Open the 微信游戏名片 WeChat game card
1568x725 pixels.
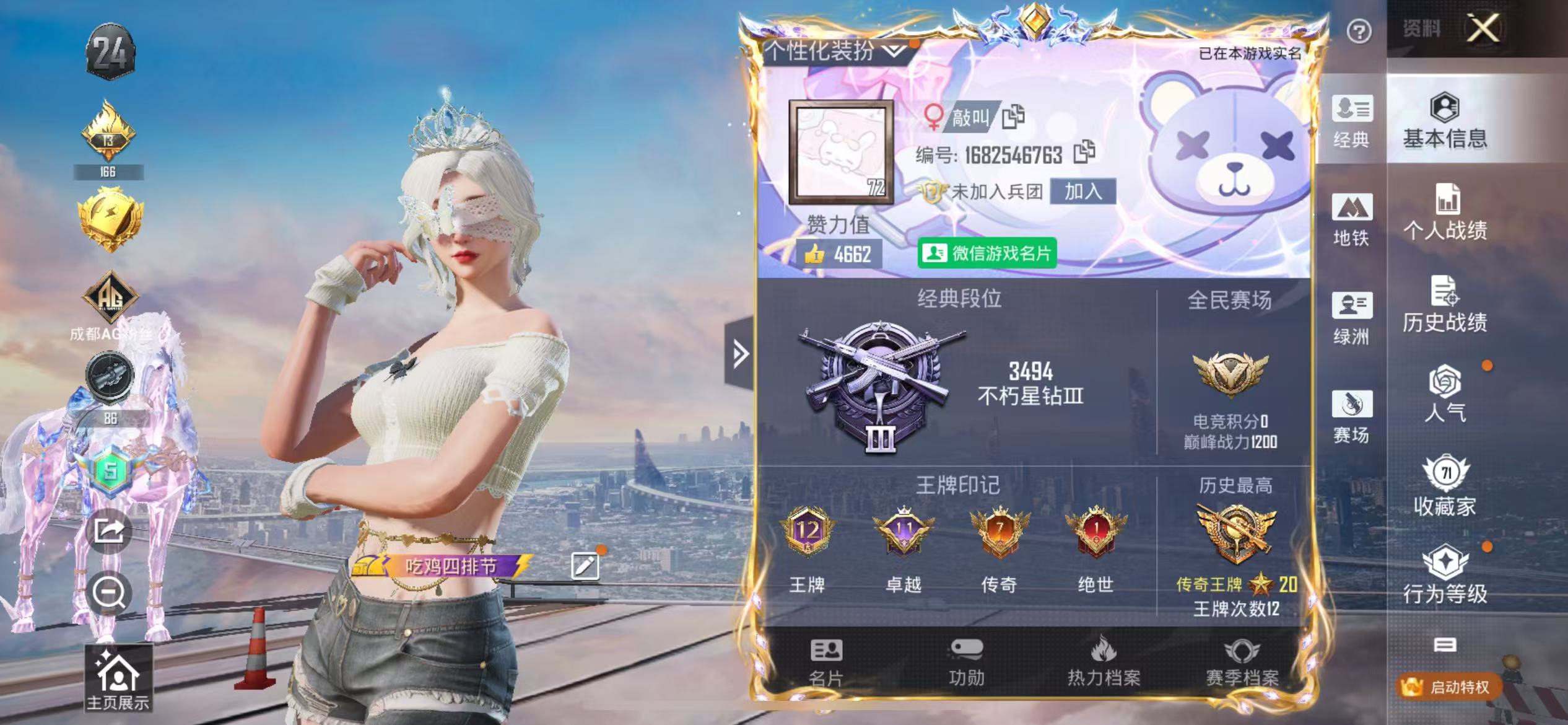pyautogui.click(x=987, y=253)
